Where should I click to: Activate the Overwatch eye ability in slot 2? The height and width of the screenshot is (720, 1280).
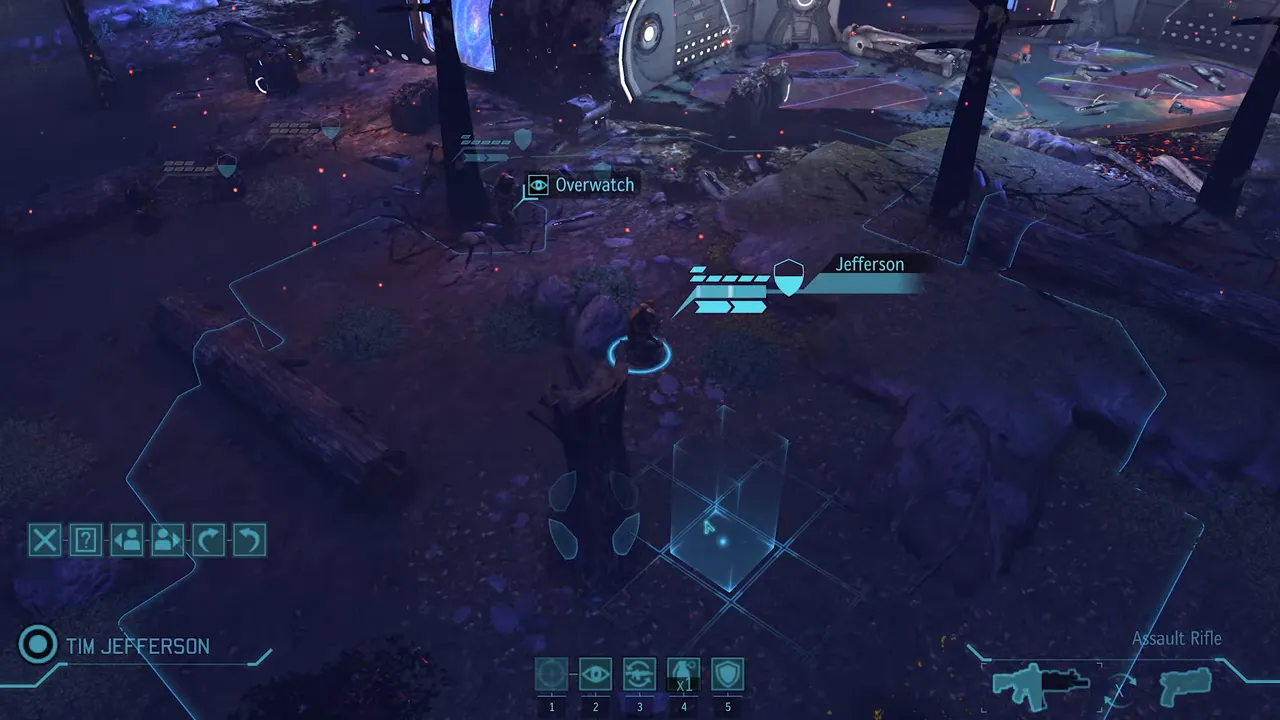pos(595,674)
